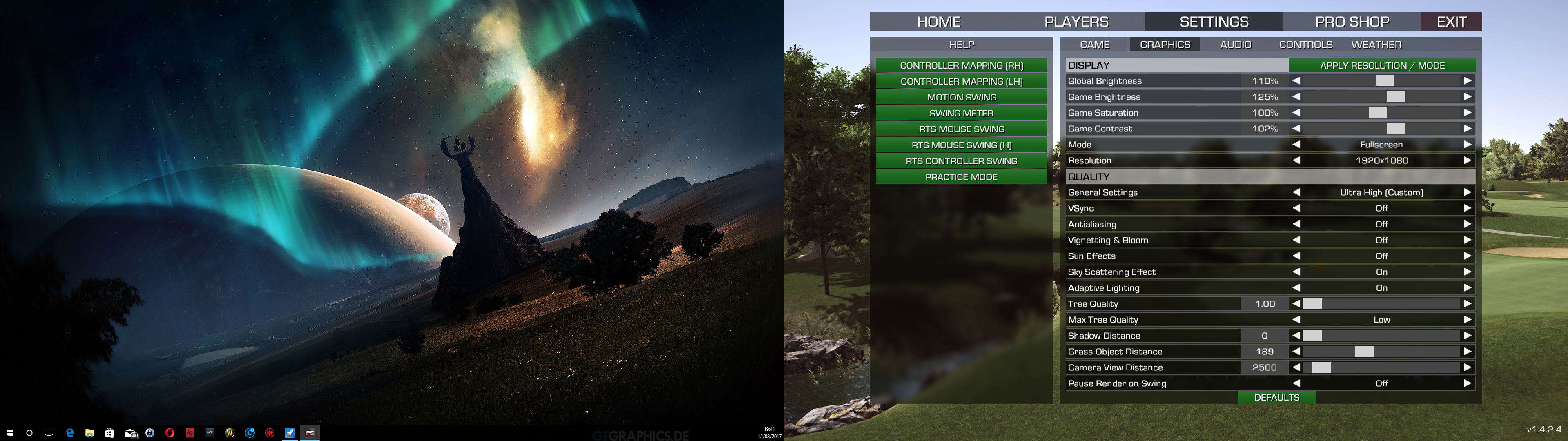Switch to the GAME settings tab
This screenshot has height=441, width=1568.
pos(1094,45)
